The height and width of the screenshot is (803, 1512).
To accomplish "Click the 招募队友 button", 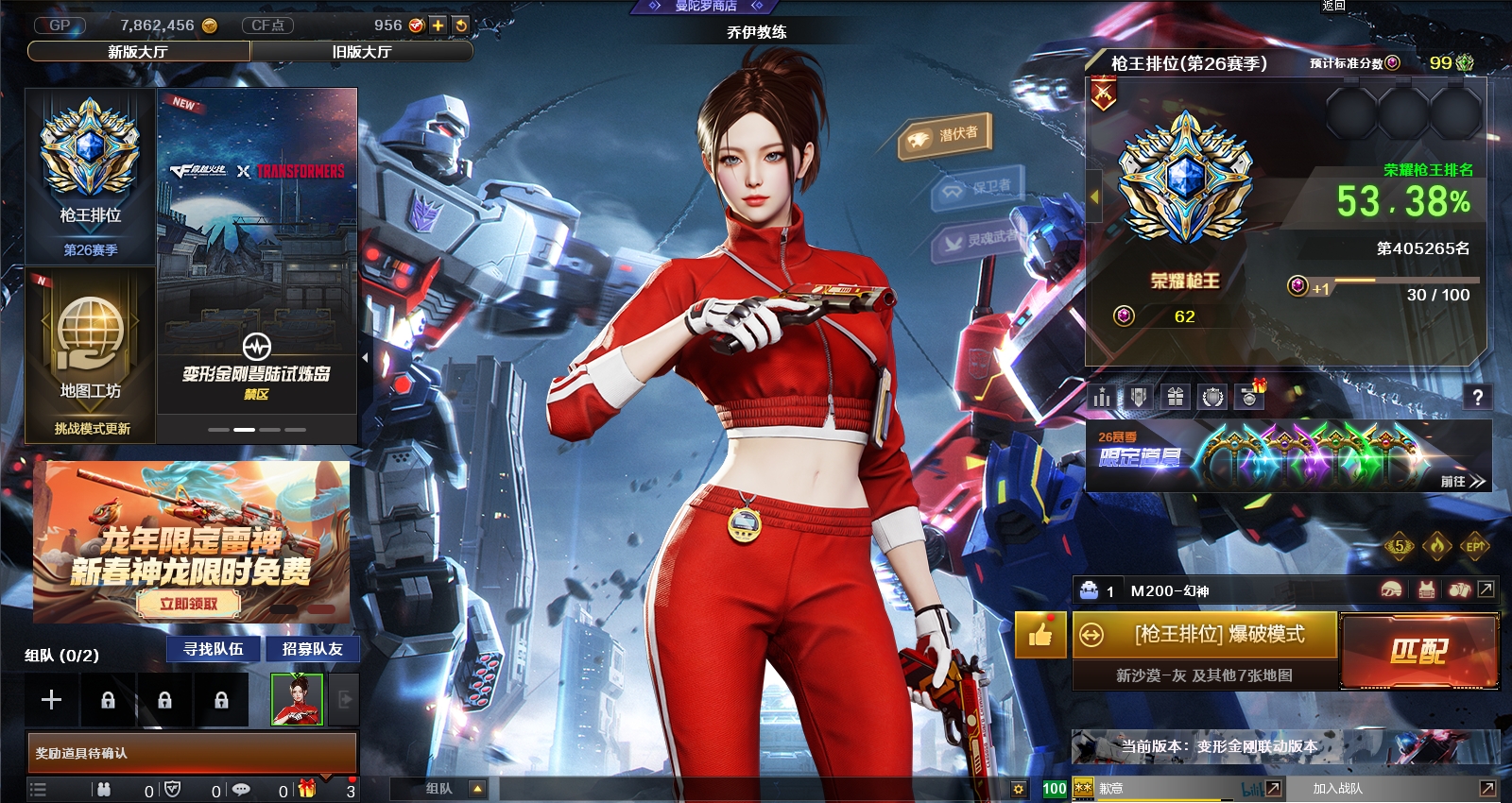I will click(x=312, y=649).
